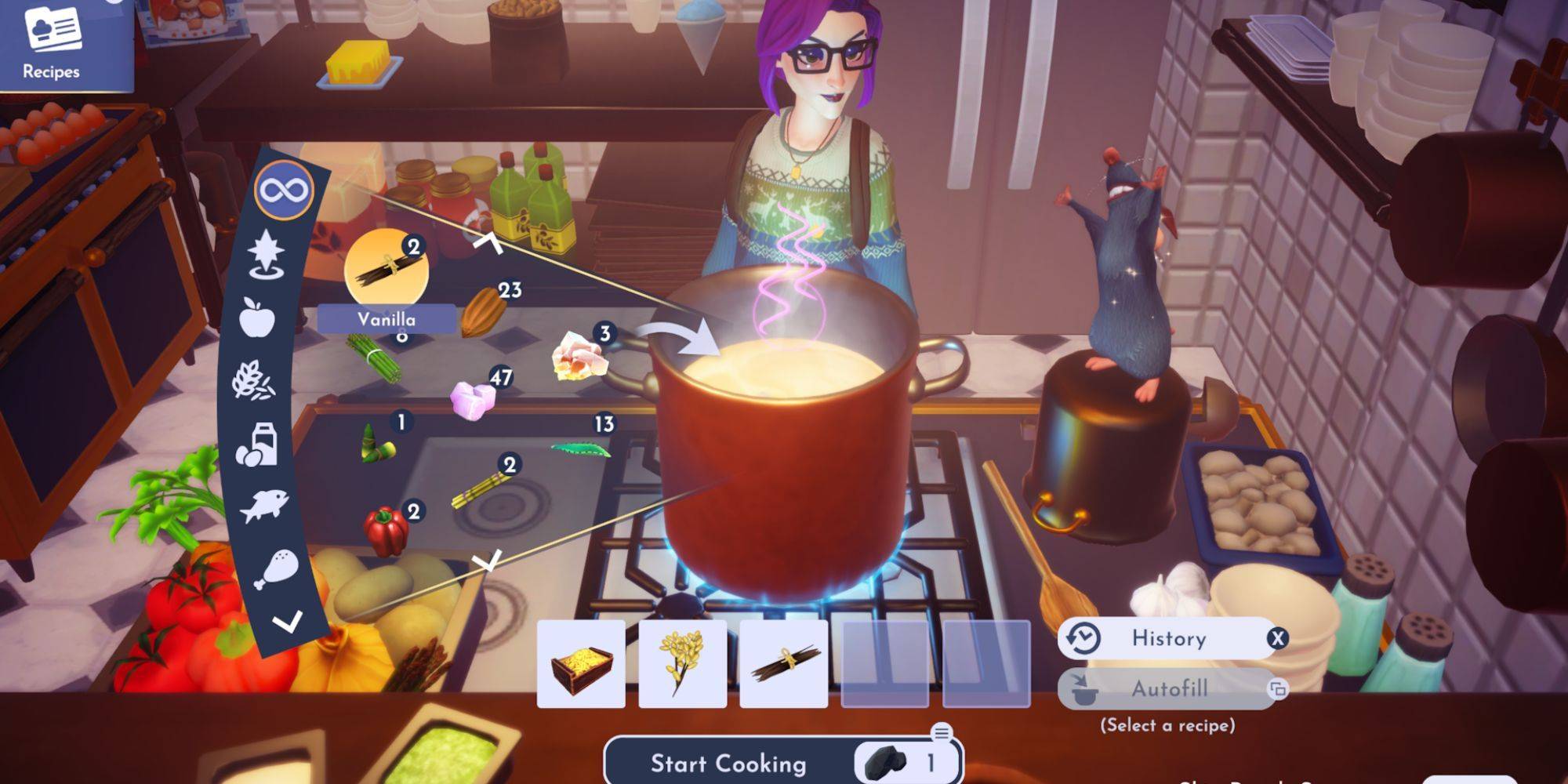The image size is (1568, 784).
Task: Pick the cocoa bean ingredient
Action: tap(482, 311)
